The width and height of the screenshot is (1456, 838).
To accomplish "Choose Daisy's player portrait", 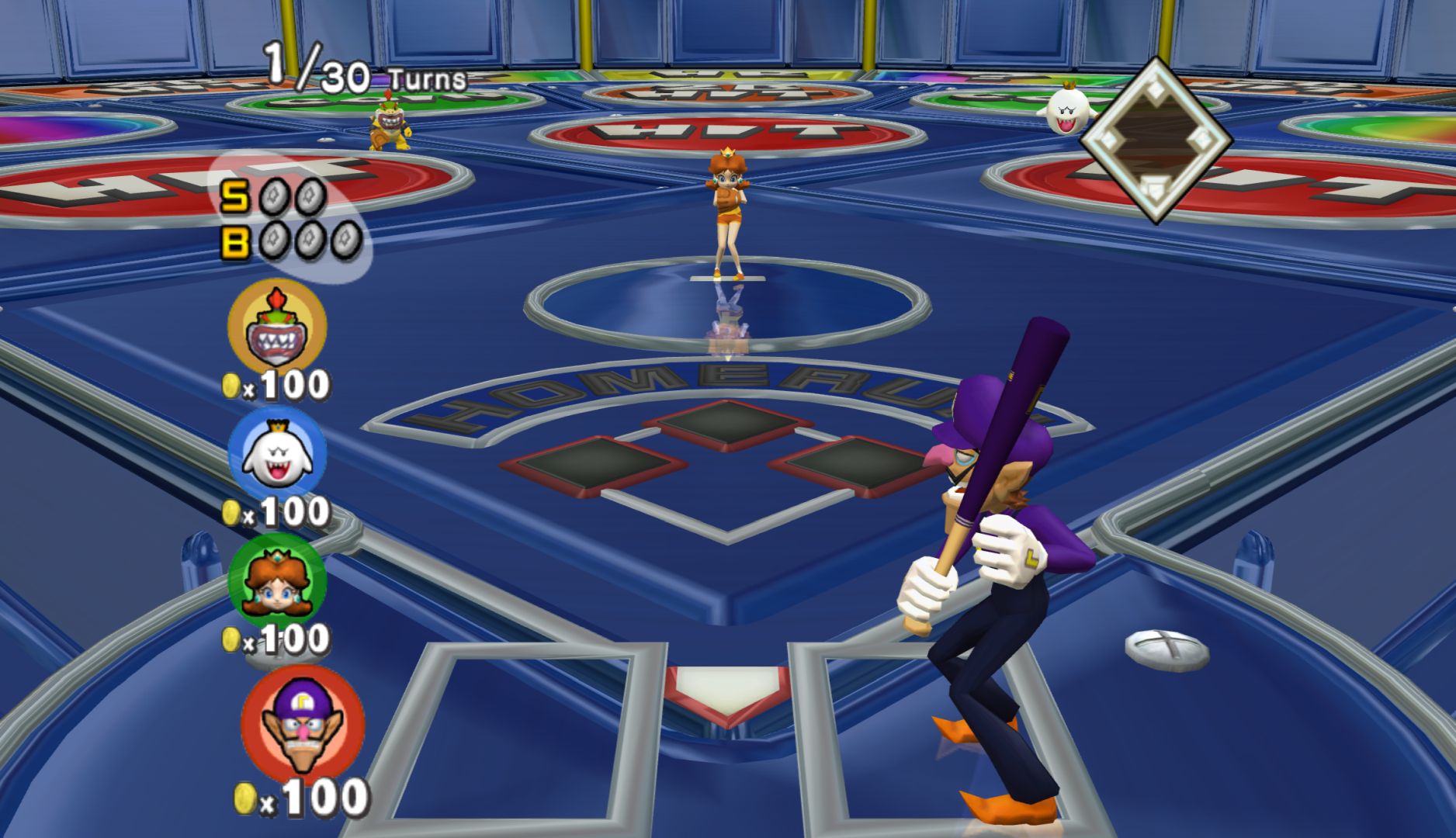I will [x=277, y=582].
